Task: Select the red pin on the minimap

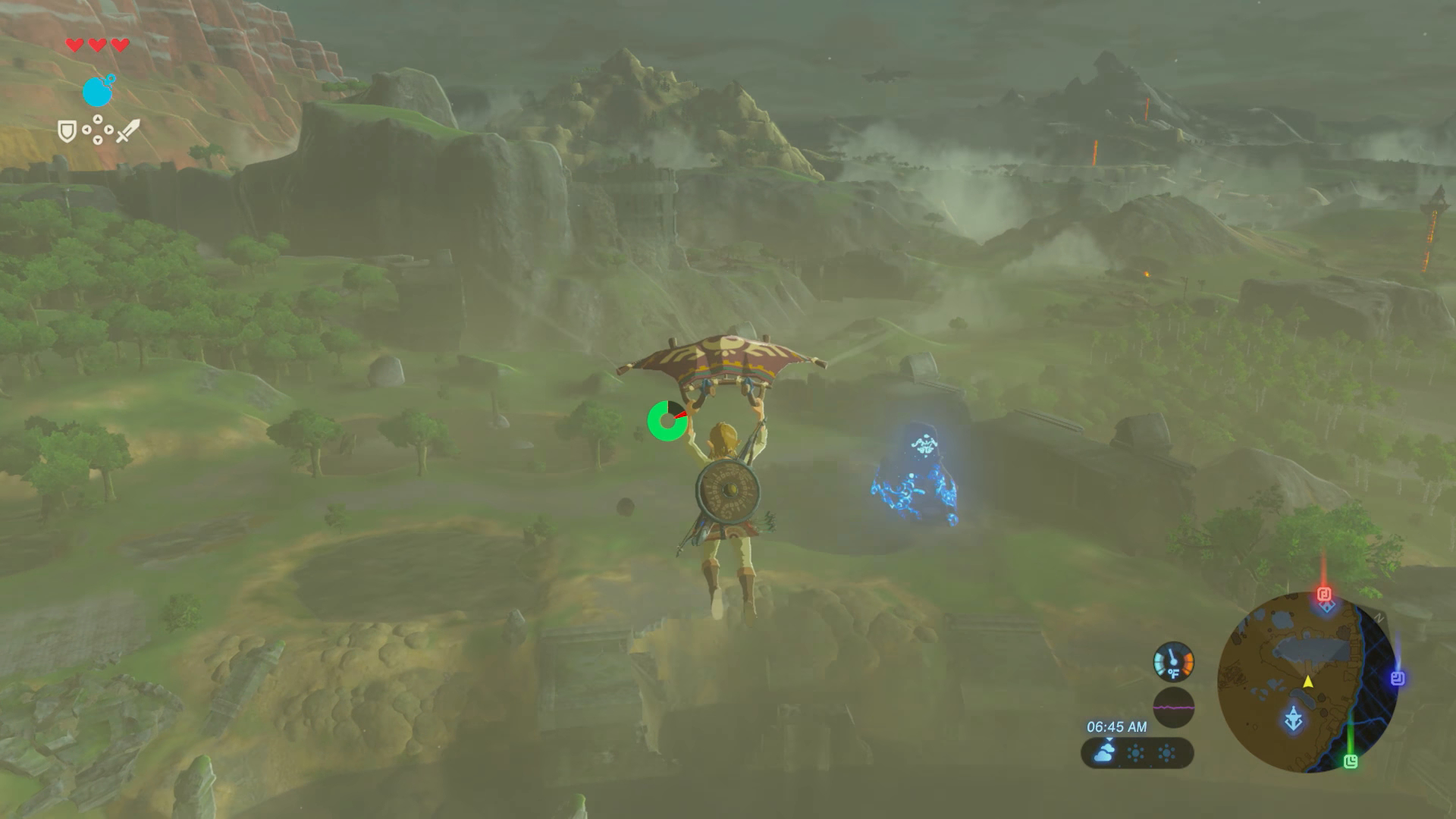Action: (1324, 594)
